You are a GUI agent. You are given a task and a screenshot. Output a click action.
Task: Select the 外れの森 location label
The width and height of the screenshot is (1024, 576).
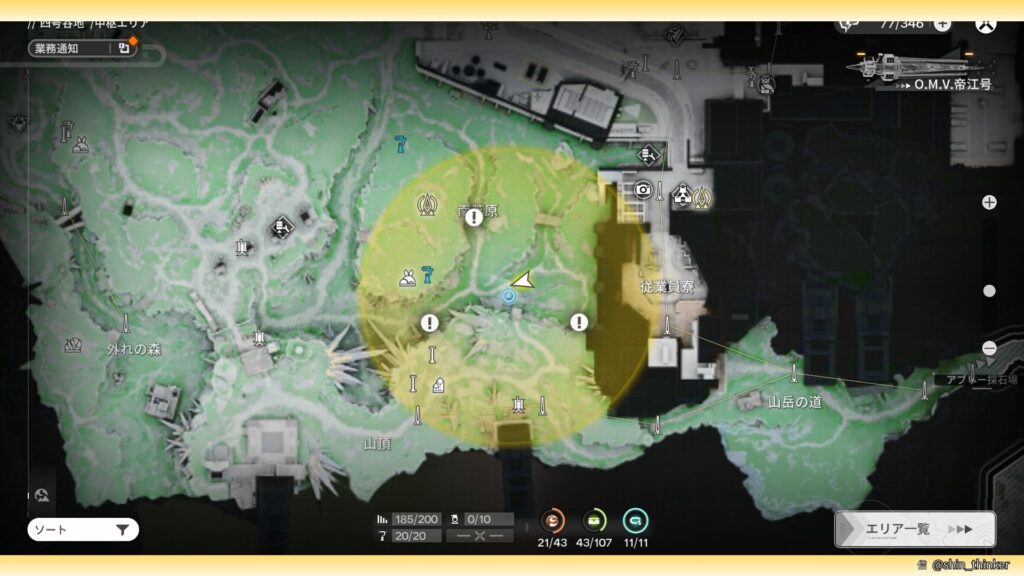point(134,350)
